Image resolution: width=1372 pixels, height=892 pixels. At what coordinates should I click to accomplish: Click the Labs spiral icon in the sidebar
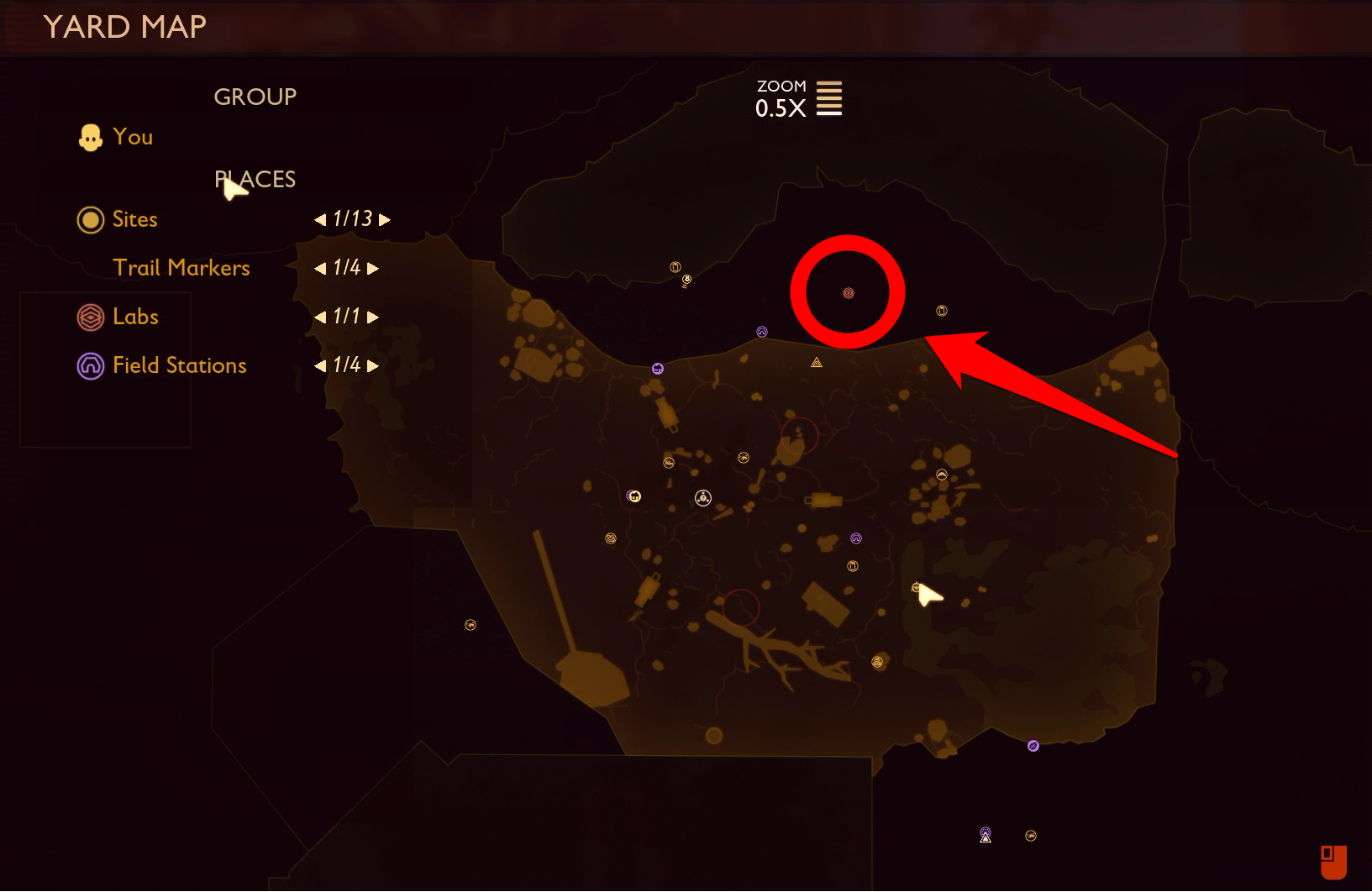(90, 317)
